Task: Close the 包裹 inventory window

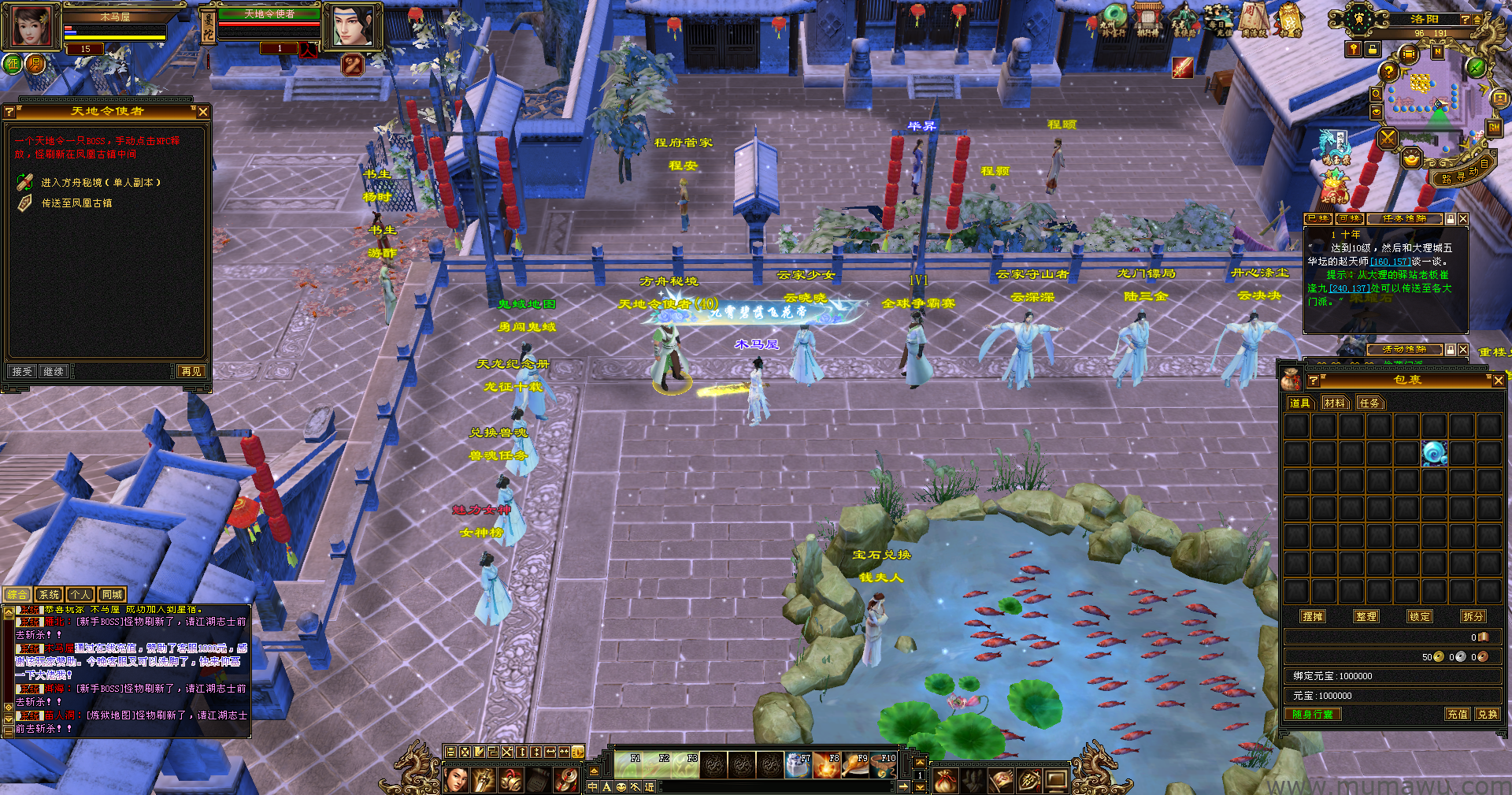Action: [1498, 381]
